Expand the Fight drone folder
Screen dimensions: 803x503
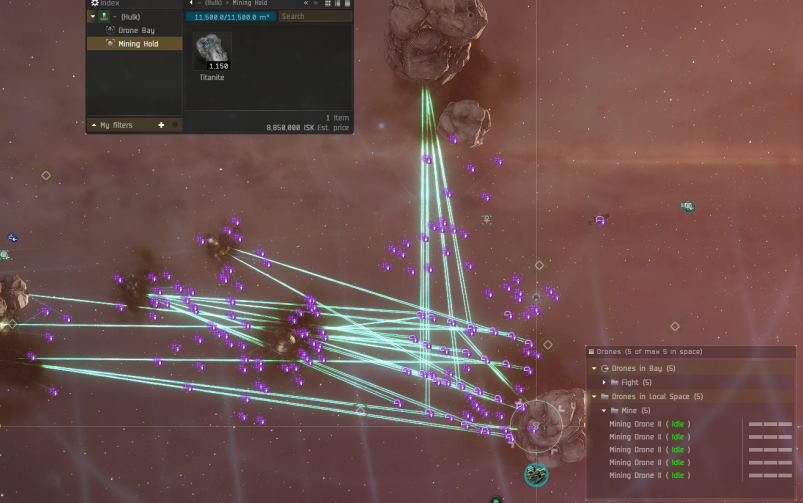pos(604,382)
